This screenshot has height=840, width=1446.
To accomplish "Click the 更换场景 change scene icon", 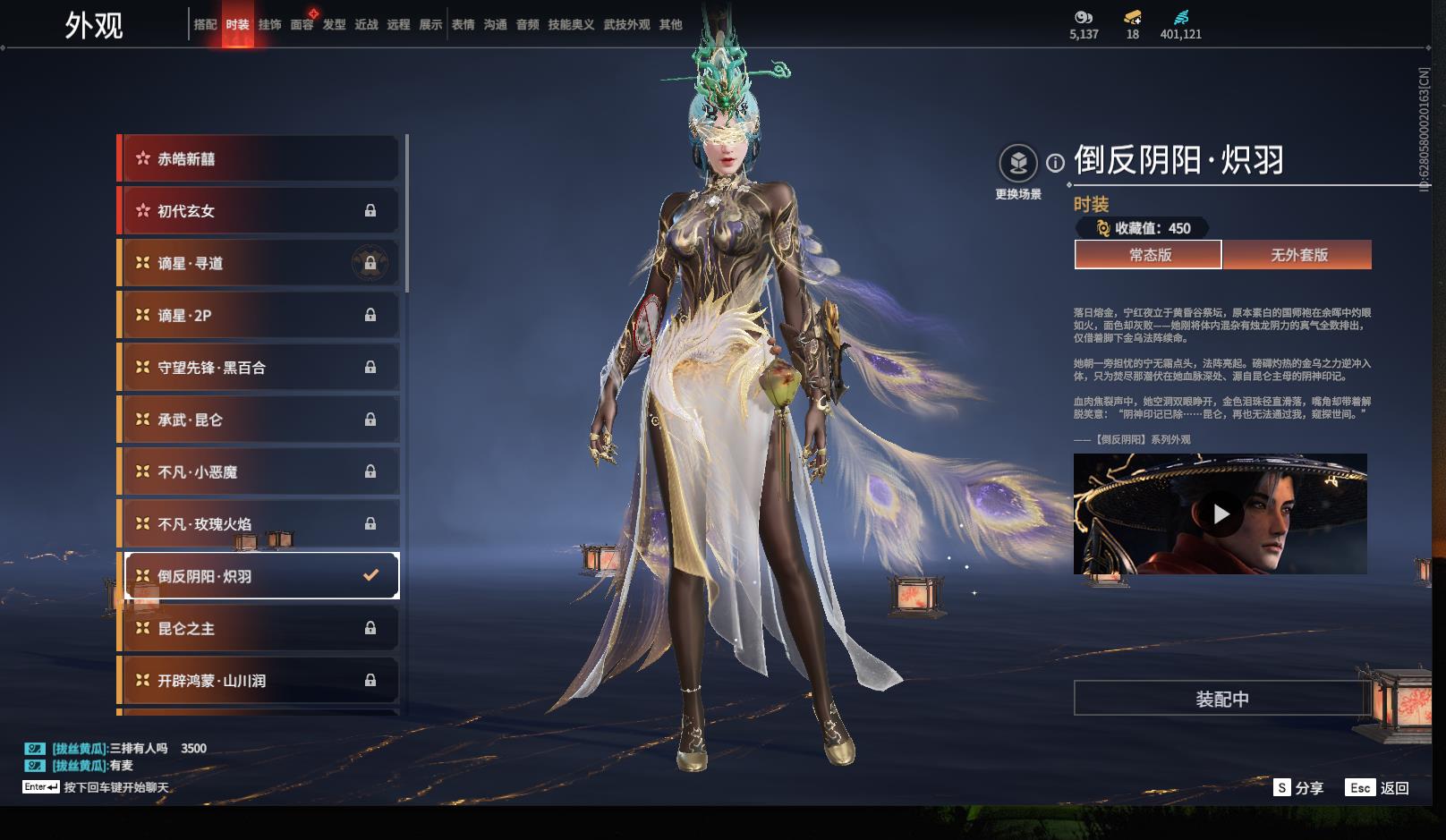I will coord(1018,164).
